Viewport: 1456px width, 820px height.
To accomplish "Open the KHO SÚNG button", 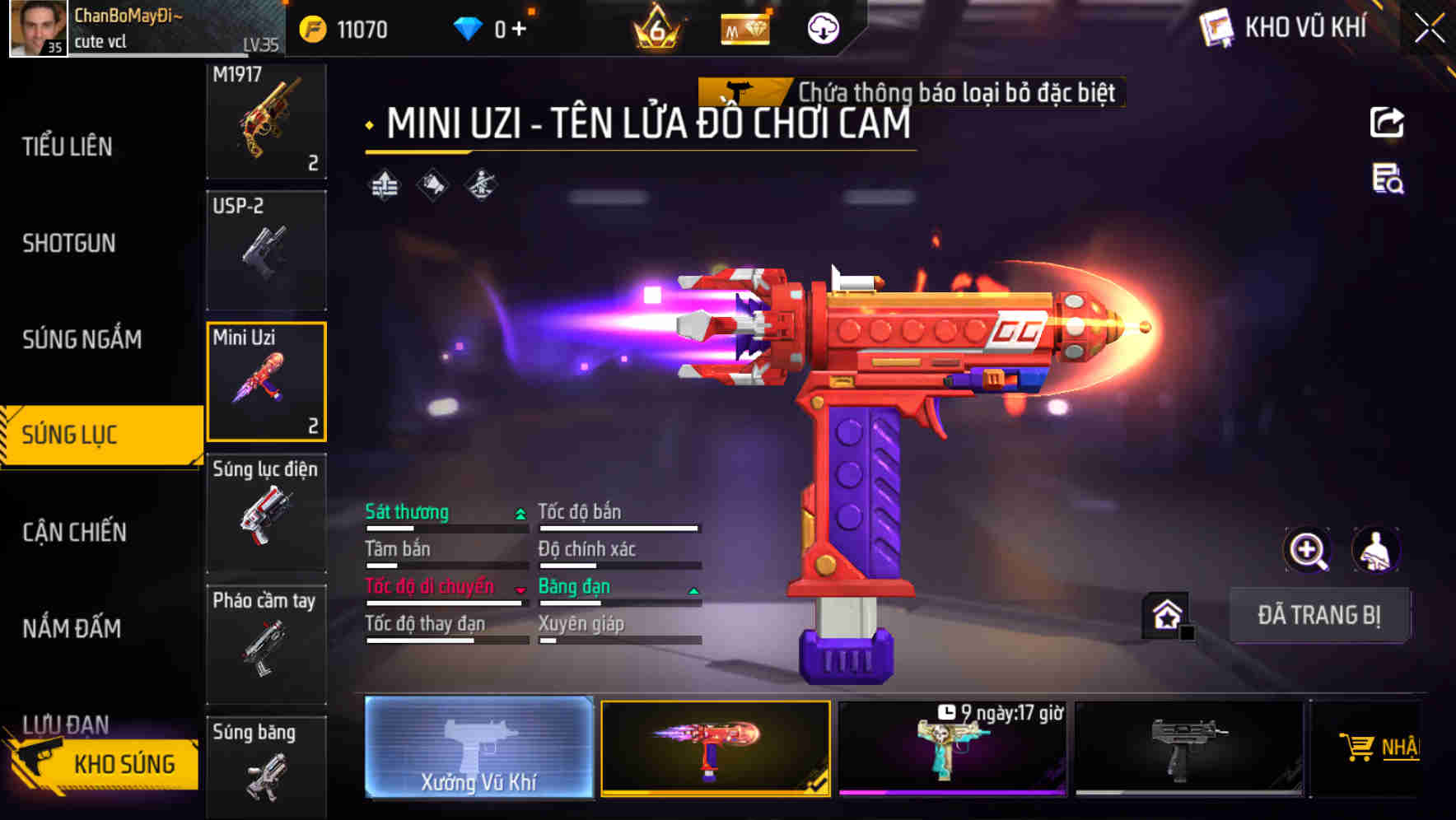I will click(x=104, y=763).
